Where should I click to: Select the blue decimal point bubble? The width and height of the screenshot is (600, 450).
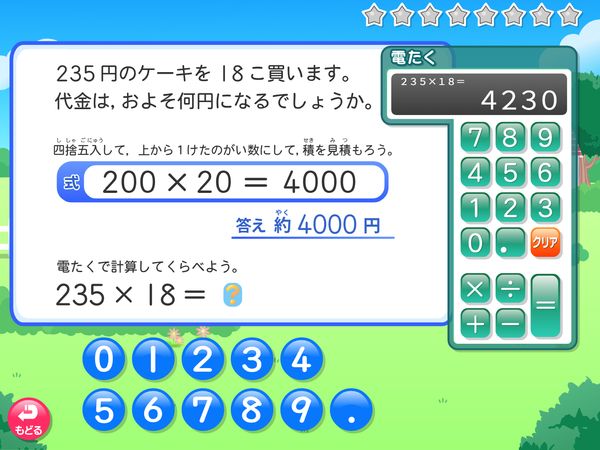pyautogui.click(x=349, y=409)
